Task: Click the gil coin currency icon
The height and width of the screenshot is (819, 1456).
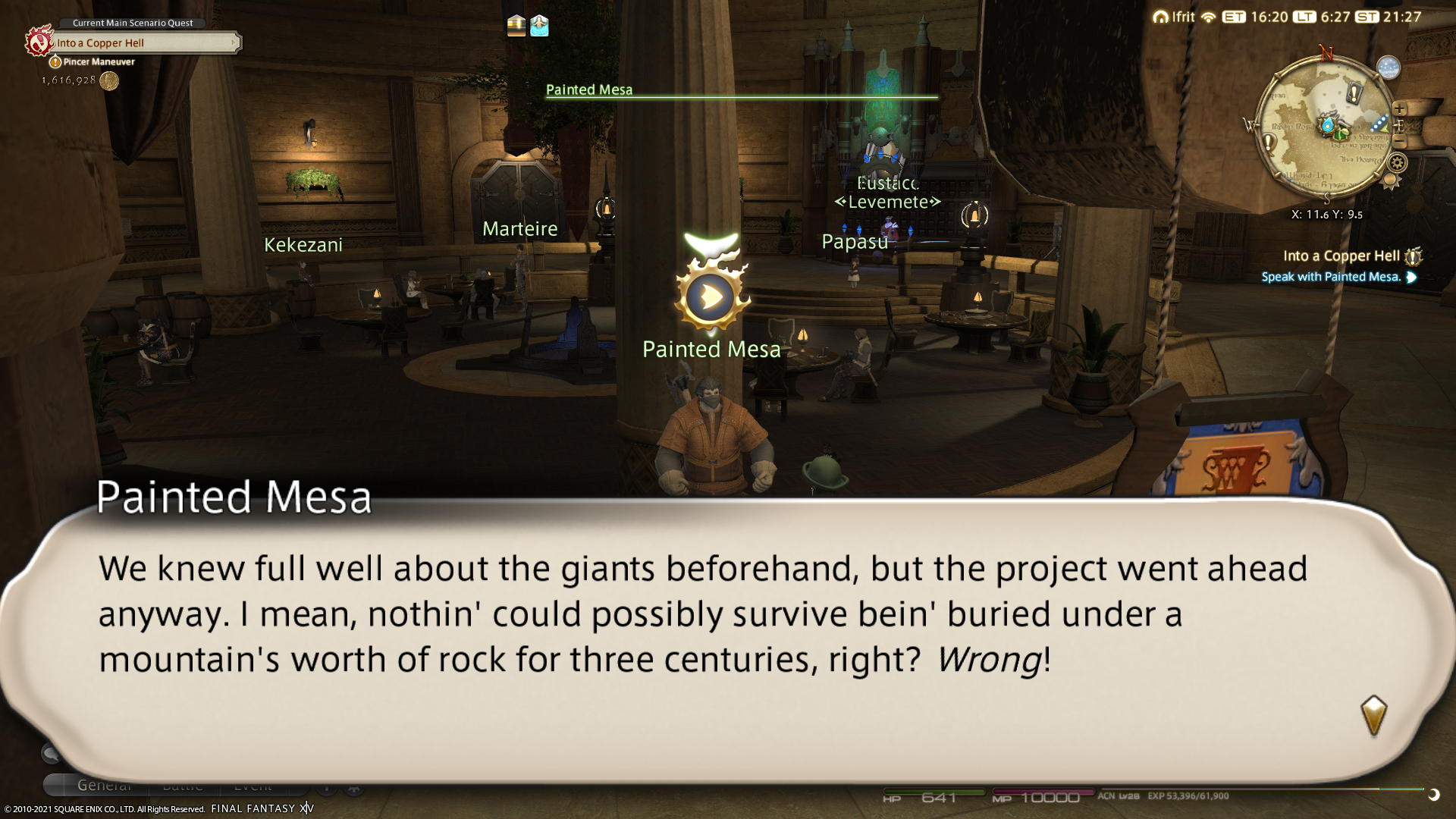Action: pyautogui.click(x=109, y=80)
